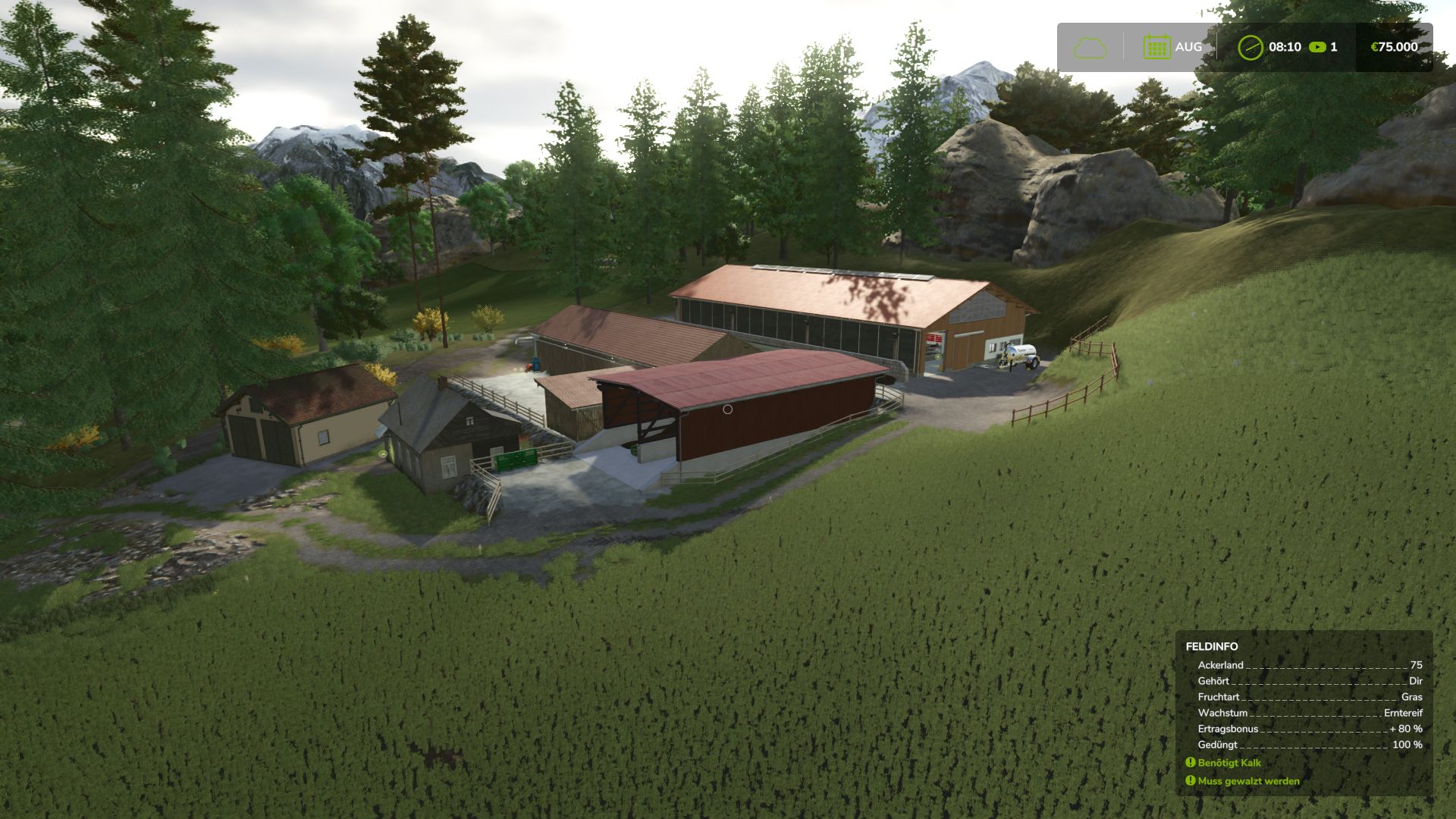
Task: Click the exclamation icon beside Muss gewalzt werden
Action: pyautogui.click(x=1191, y=781)
